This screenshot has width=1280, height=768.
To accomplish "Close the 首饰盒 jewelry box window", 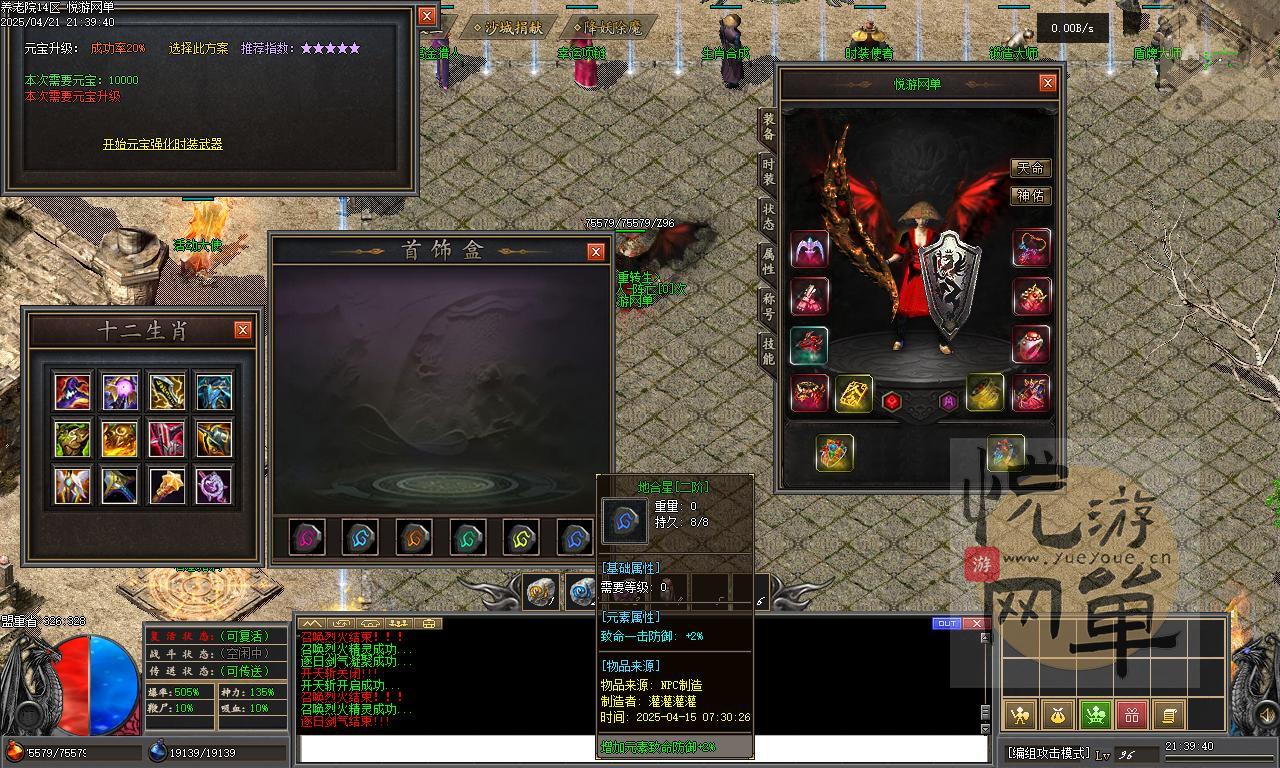I will pyautogui.click(x=596, y=252).
